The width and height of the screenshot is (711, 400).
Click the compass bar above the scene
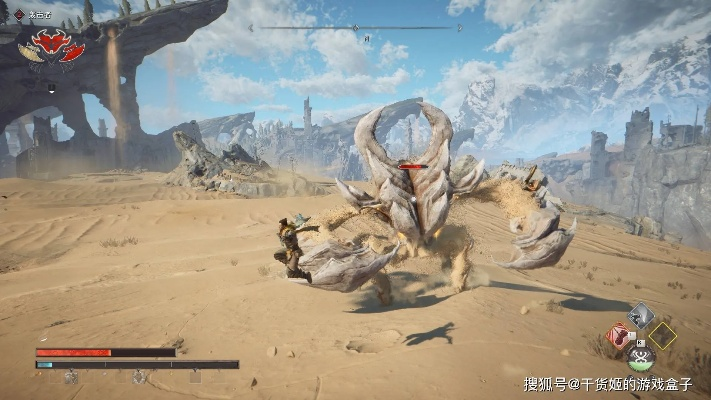point(355,28)
